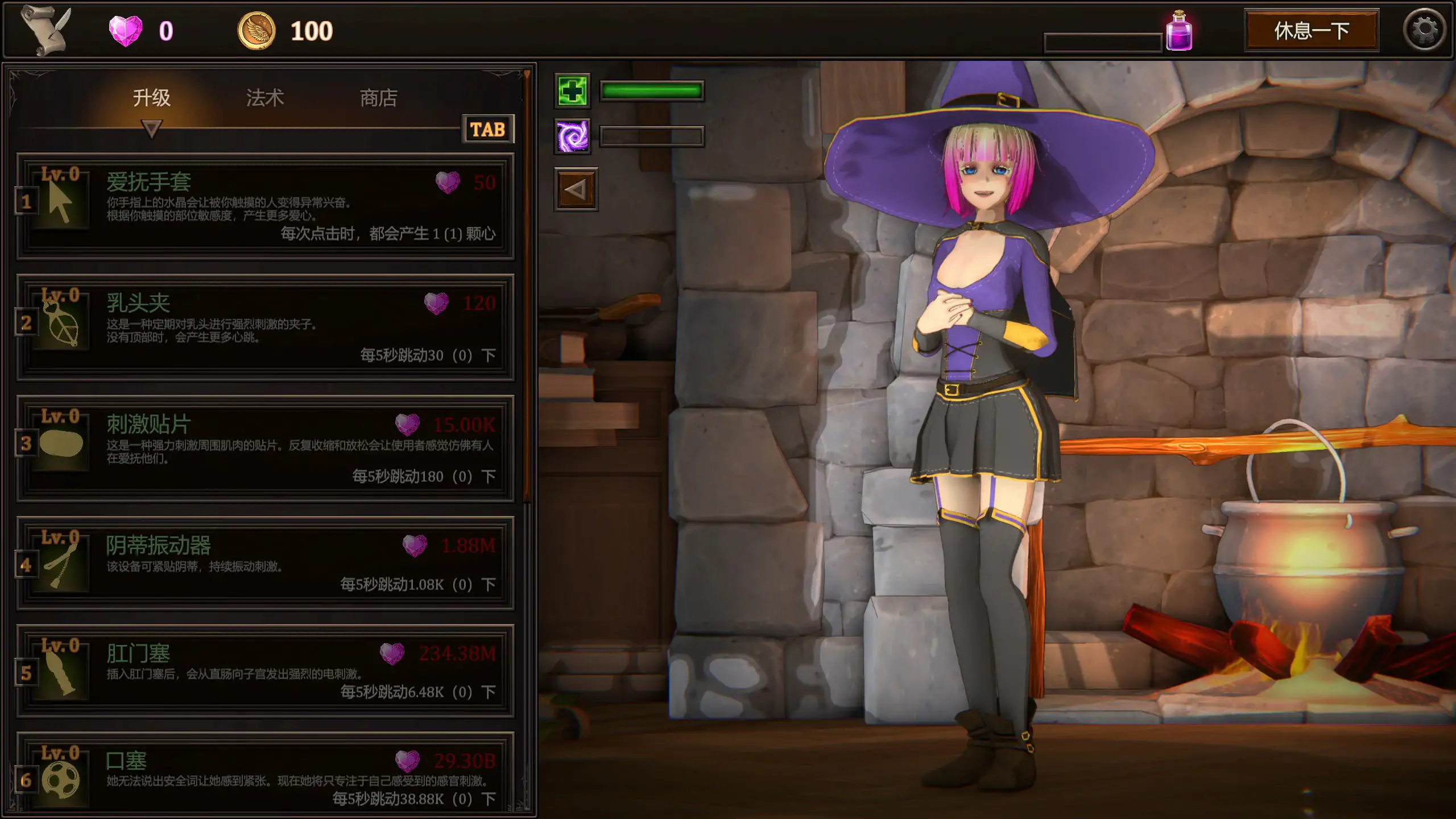Select the purple swirl spell icon
Viewport: 1456px width, 819px height.
tap(573, 135)
